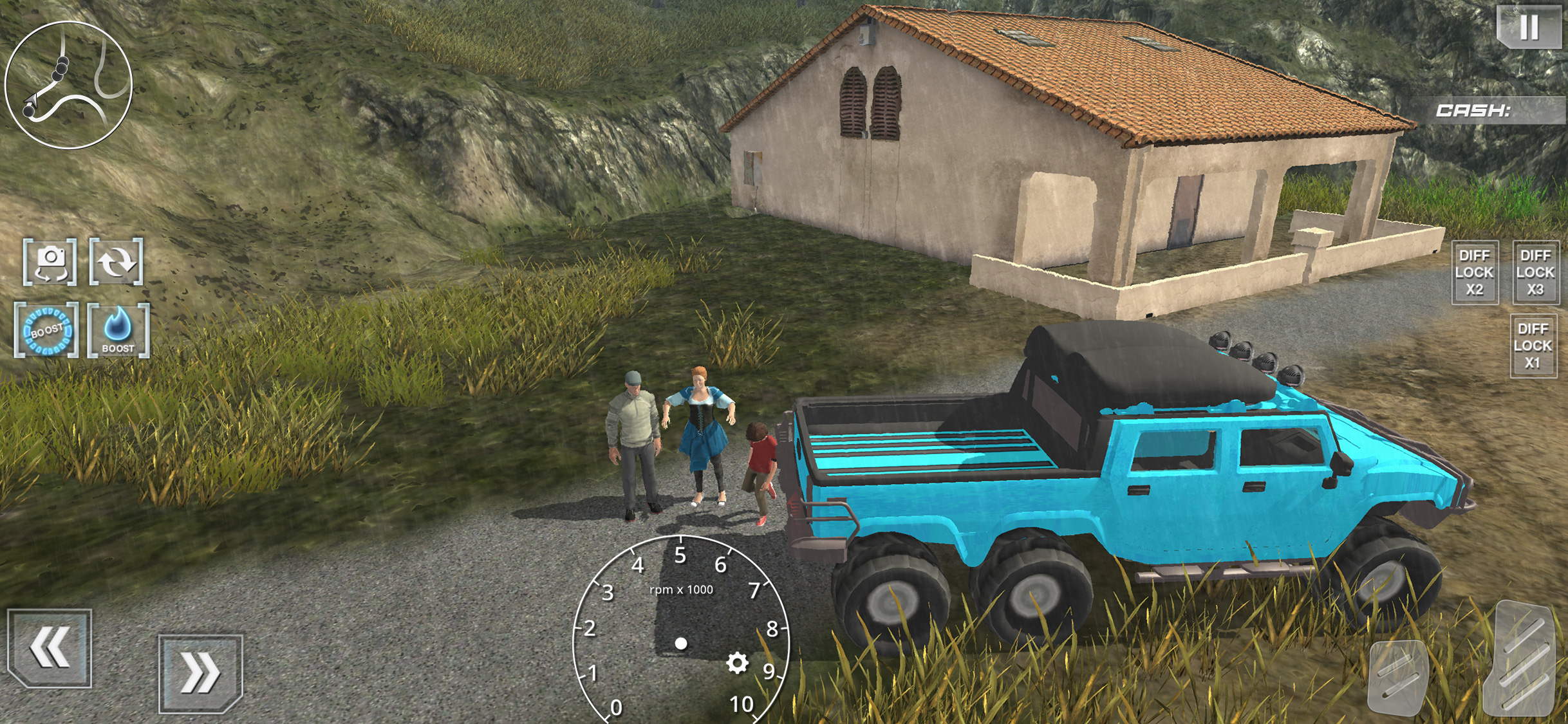Viewport: 1568px width, 724px height.
Task: Toggle DIFF LOCK X2
Action: (x=1474, y=272)
